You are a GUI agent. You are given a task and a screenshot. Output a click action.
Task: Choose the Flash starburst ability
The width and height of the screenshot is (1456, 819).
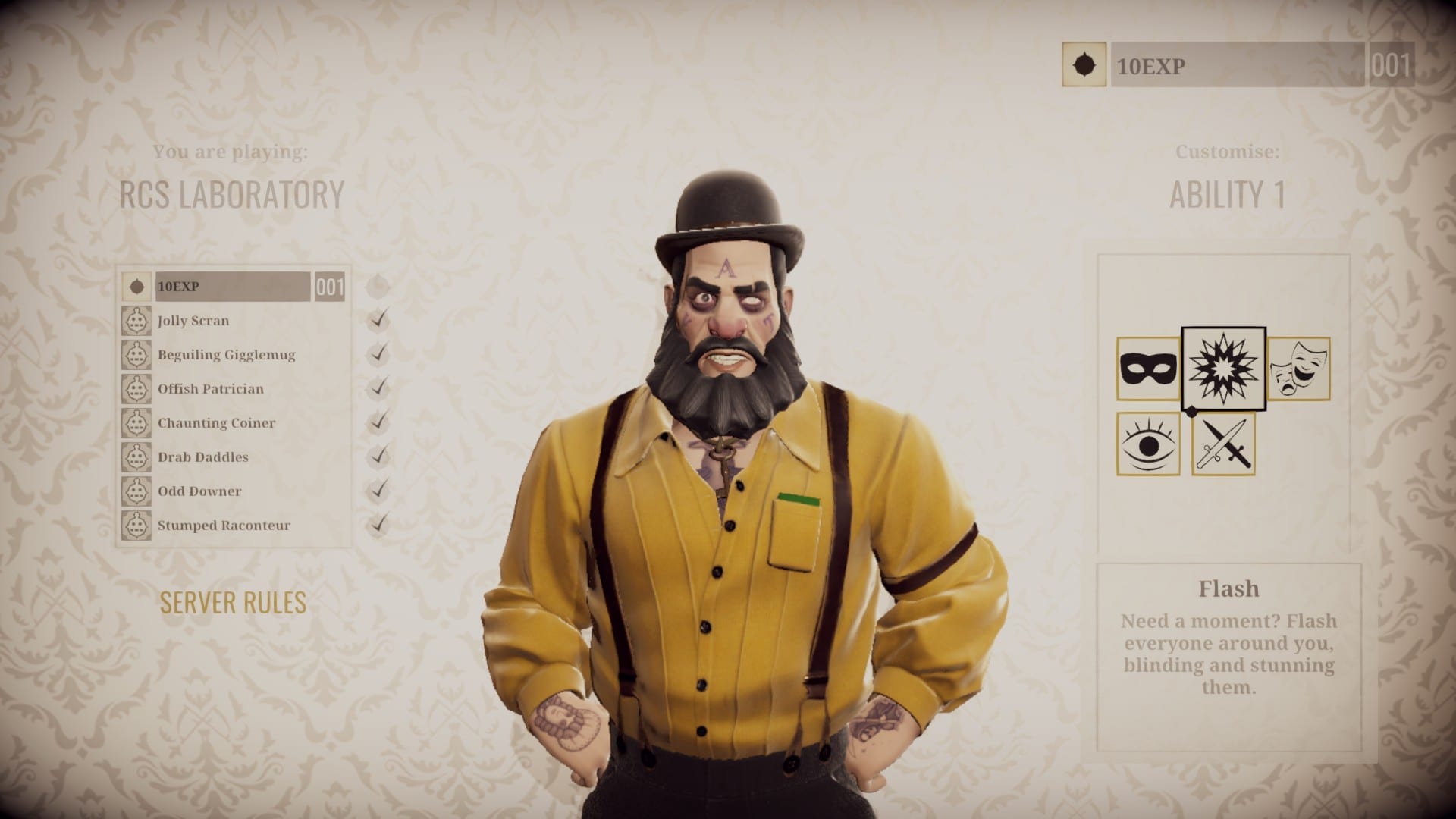[x=1223, y=369]
